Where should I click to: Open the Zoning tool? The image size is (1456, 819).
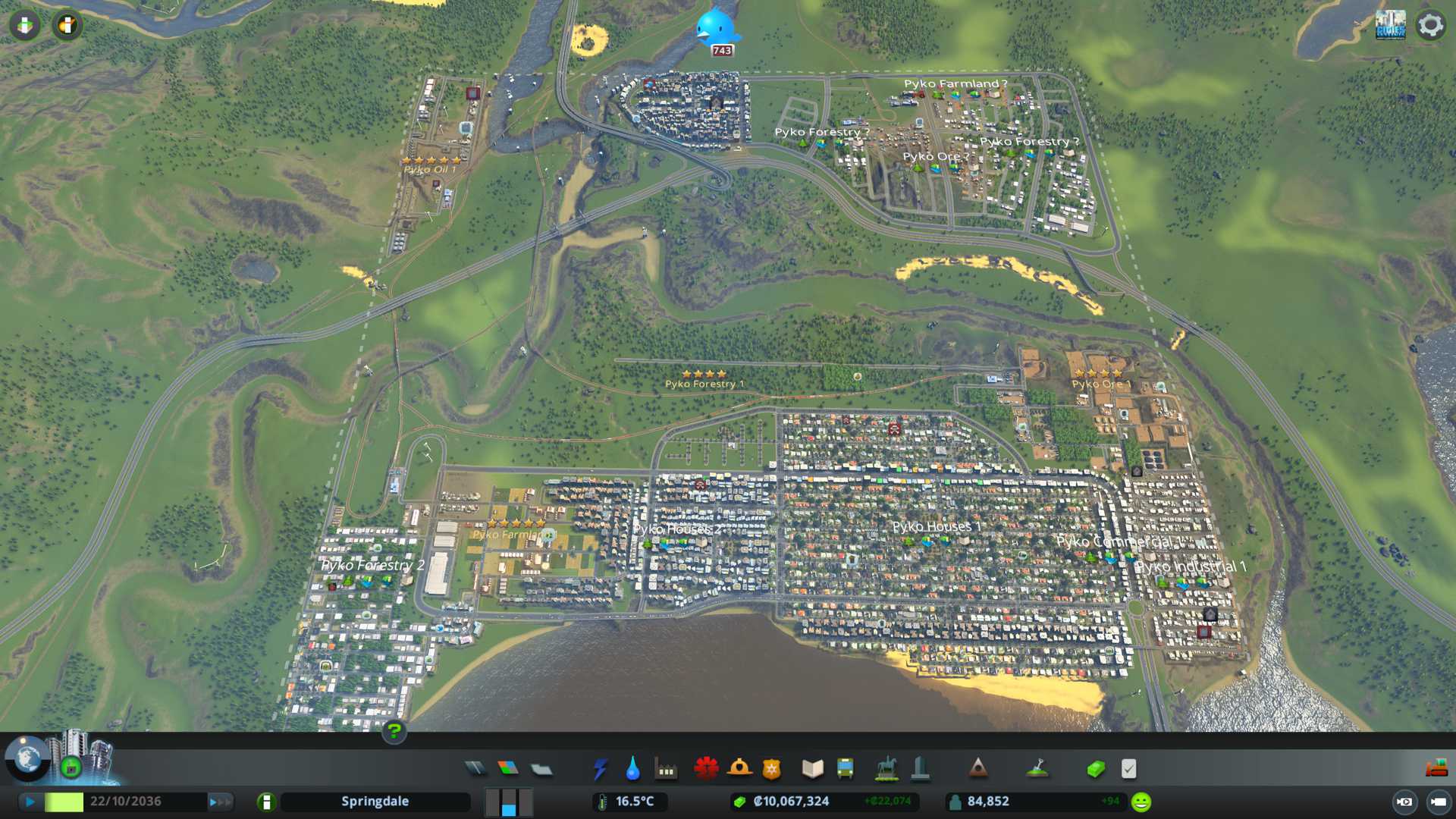[x=508, y=769]
